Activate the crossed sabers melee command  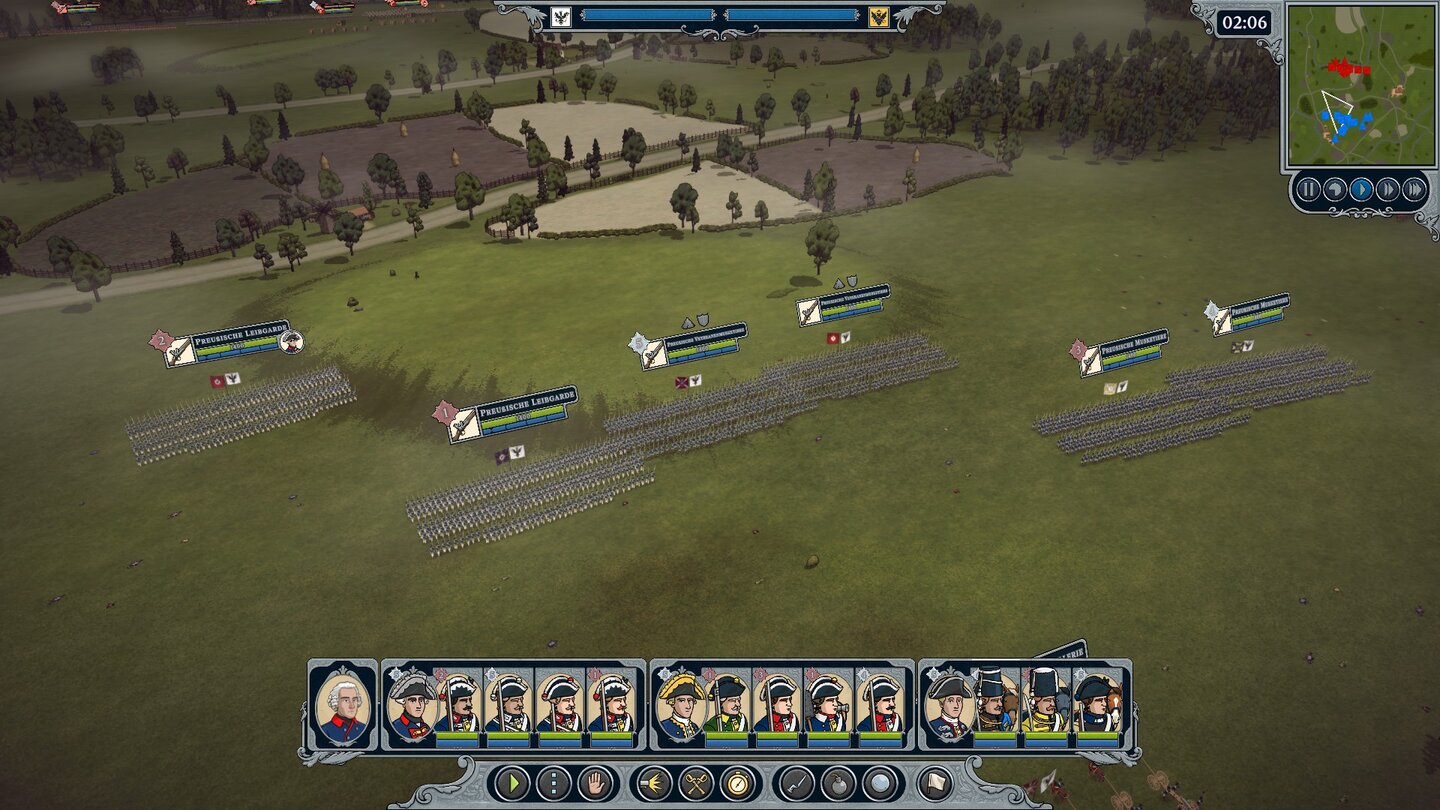pos(696,783)
